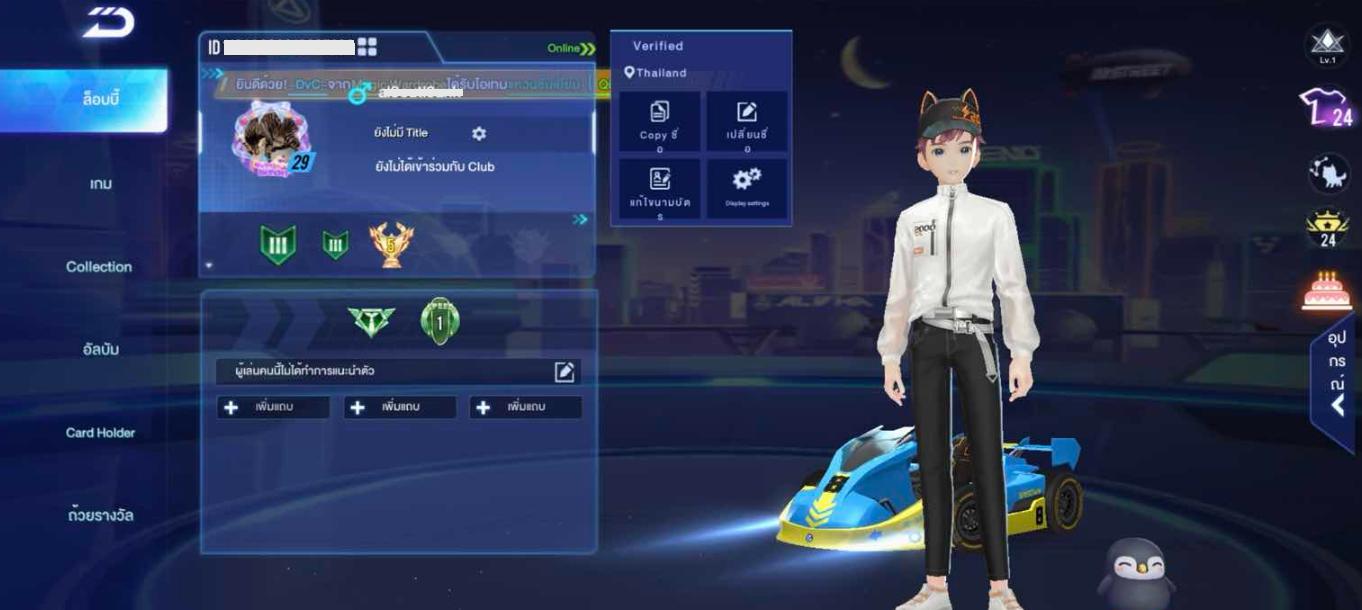Edit the name card
The height and width of the screenshot is (610, 1362).
(659, 189)
